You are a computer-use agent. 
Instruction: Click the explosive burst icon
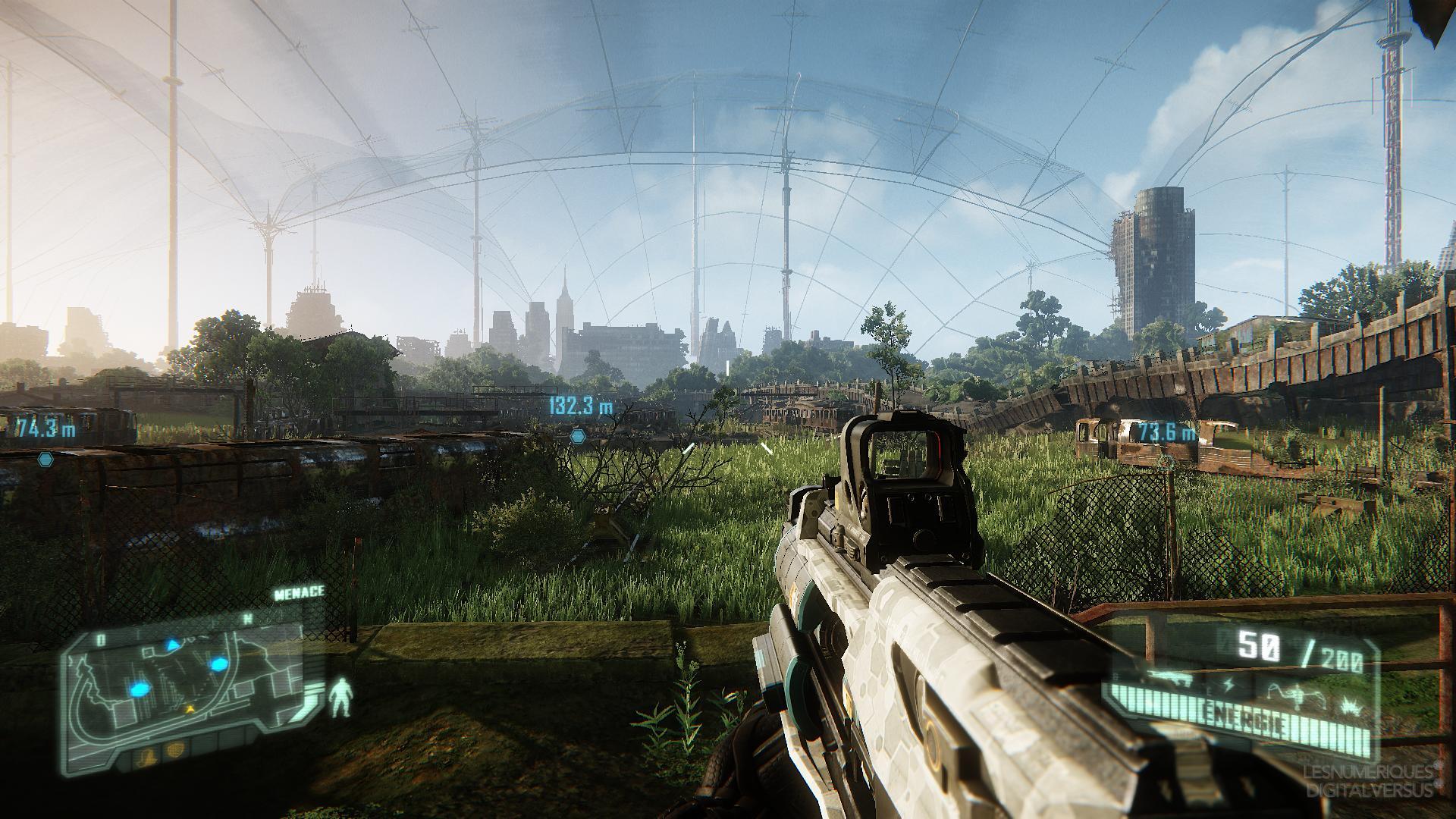pyautogui.click(x=1351, y=708)
